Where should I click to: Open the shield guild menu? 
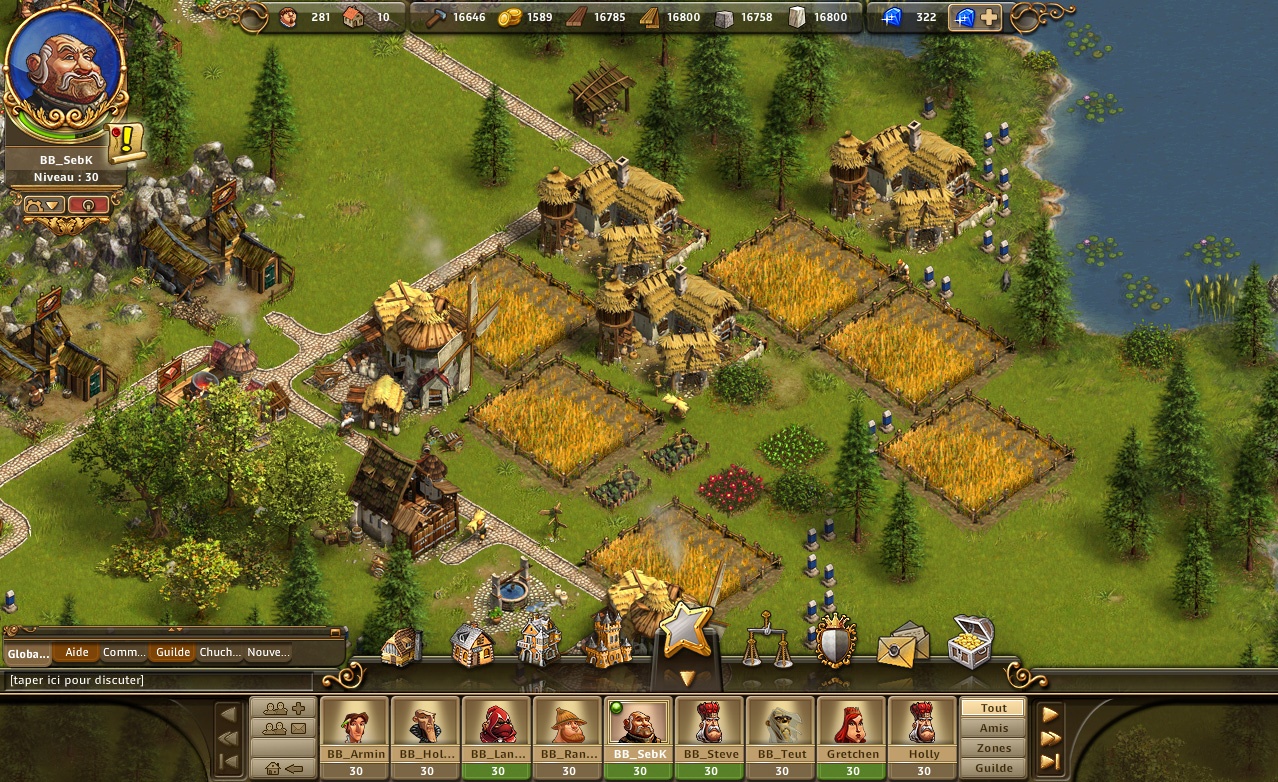point(834,641)
